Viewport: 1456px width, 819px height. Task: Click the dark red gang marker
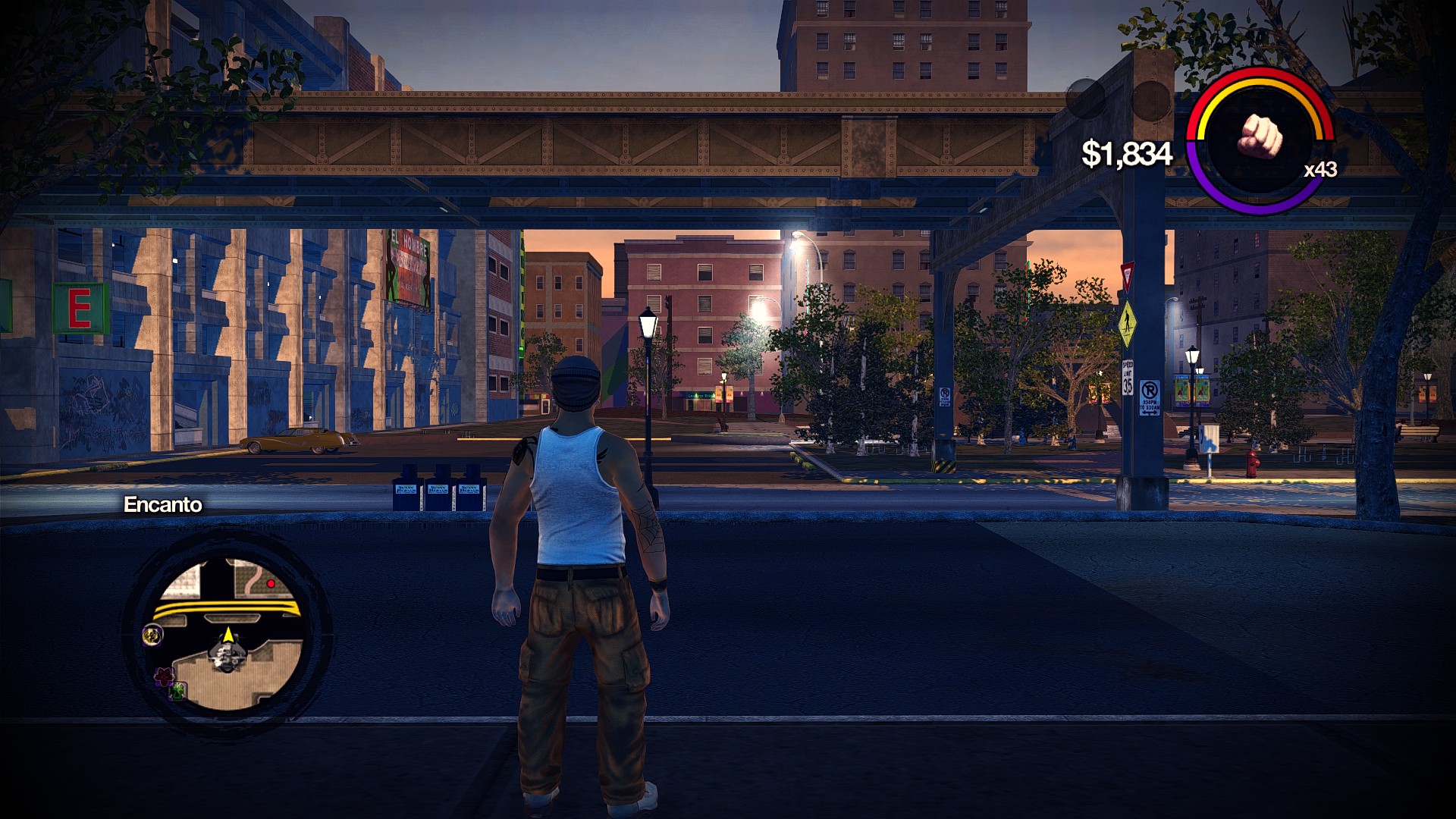click(162, 675)
